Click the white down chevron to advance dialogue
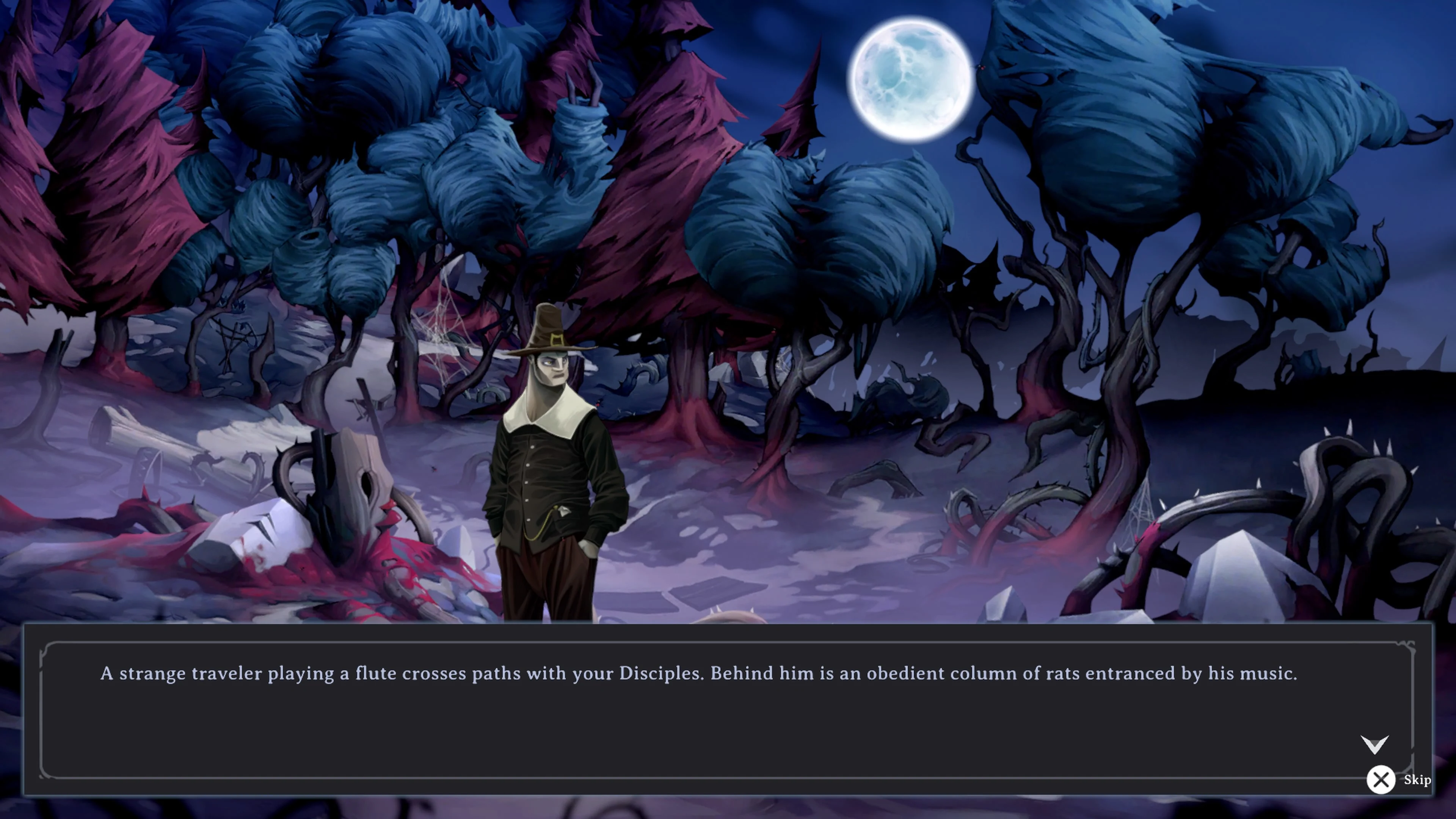 tap(1374, 744)
